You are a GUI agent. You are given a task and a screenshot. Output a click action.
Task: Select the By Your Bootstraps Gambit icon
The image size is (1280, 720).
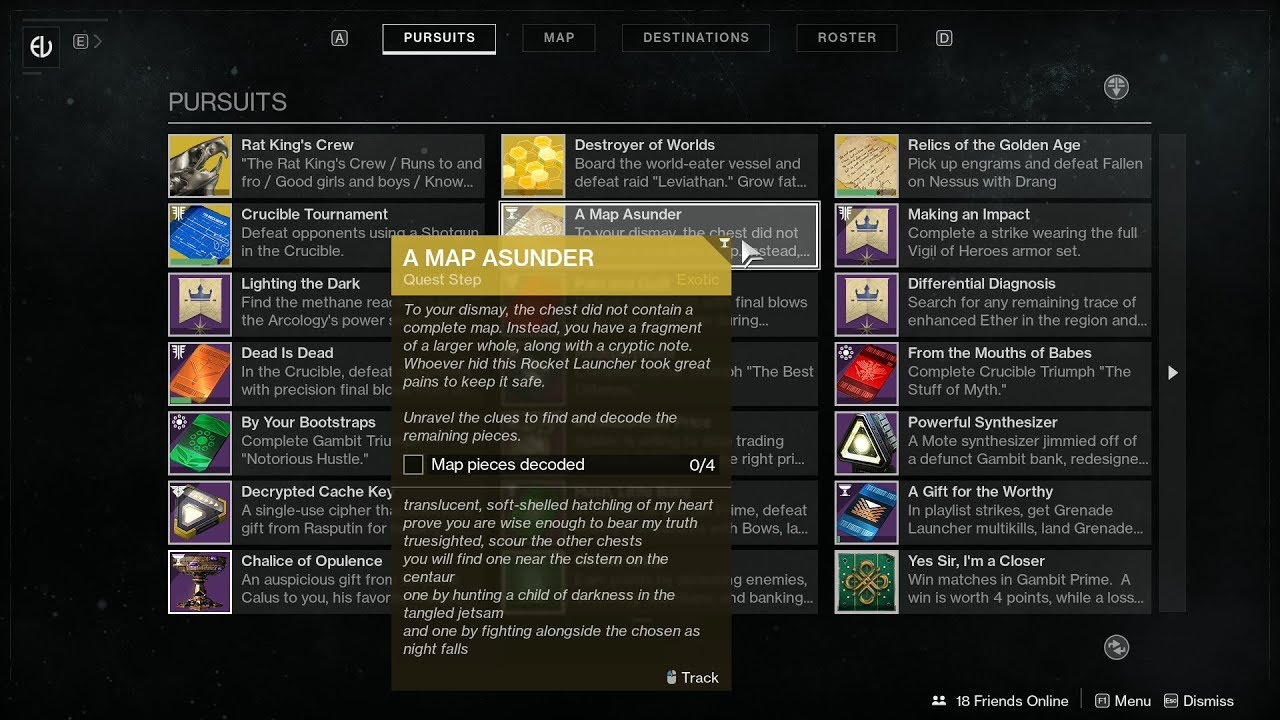[200, 443]
